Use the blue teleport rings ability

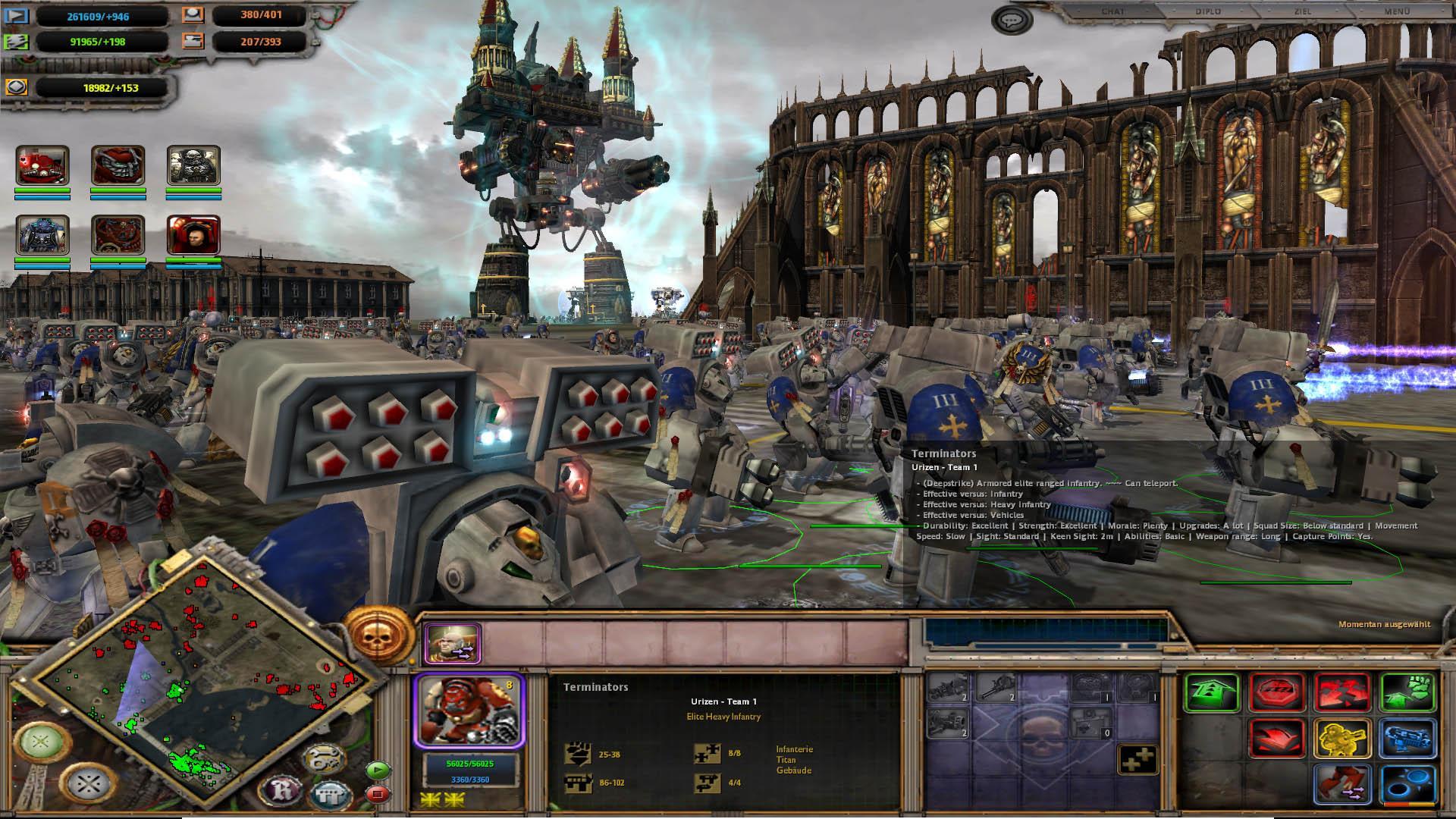1407,785
